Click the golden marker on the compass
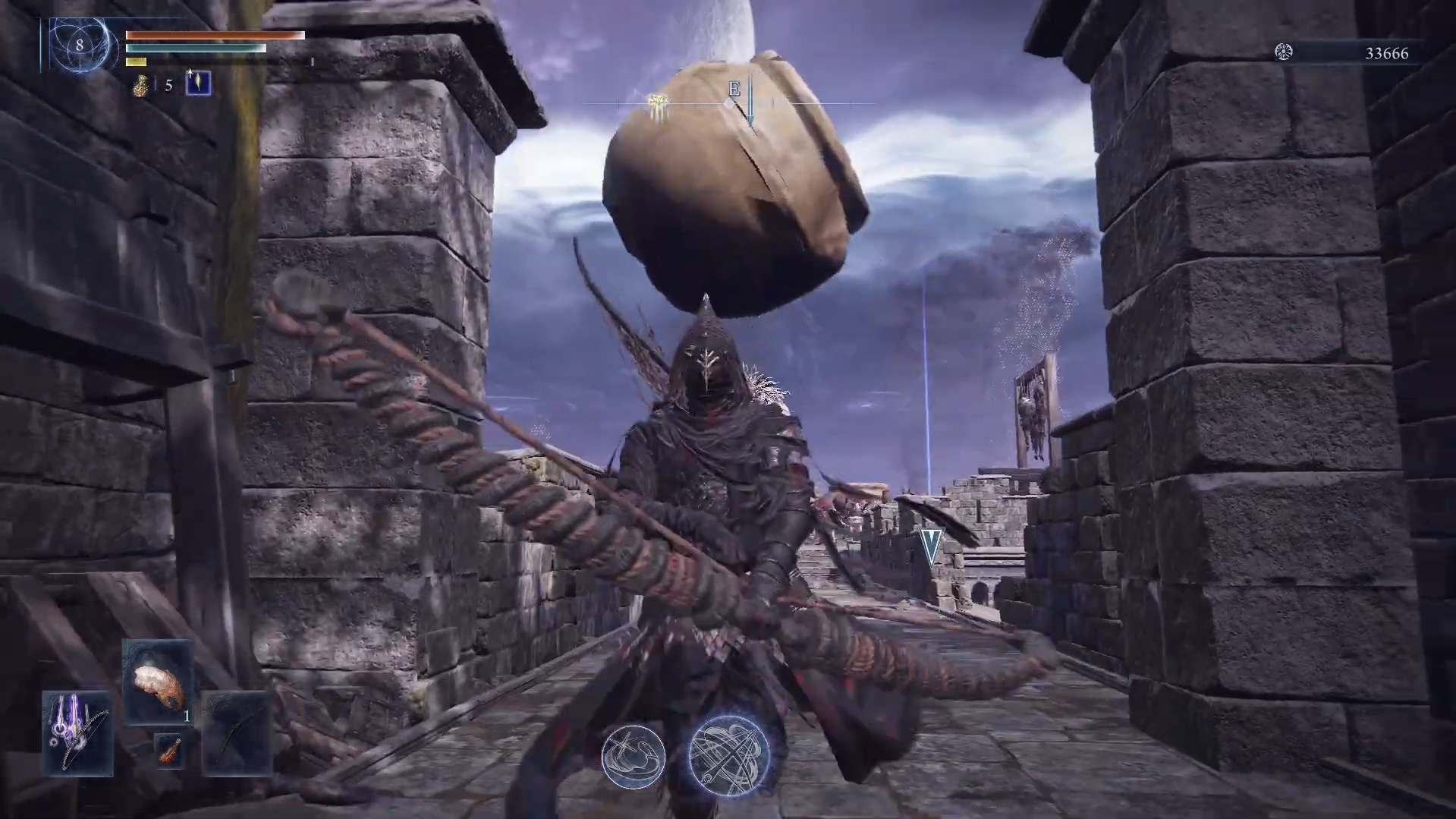The width and height of the screenshot is (1456, 819). [657, 103]
